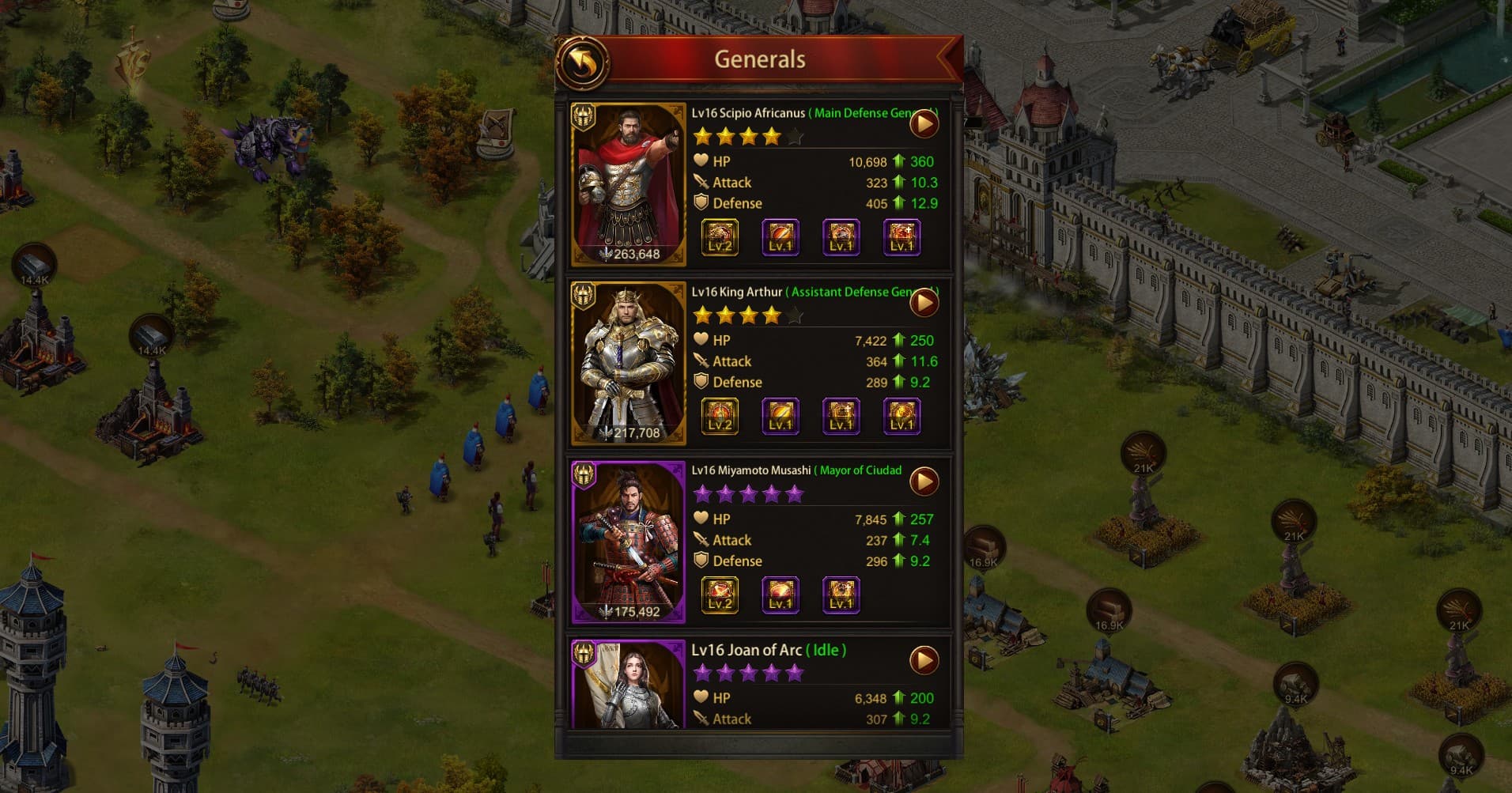The width and height of the screenshot is (1512, 793).
Task: Click the HP heart icon beside Joan of Arc's stats
Action: 701,698
